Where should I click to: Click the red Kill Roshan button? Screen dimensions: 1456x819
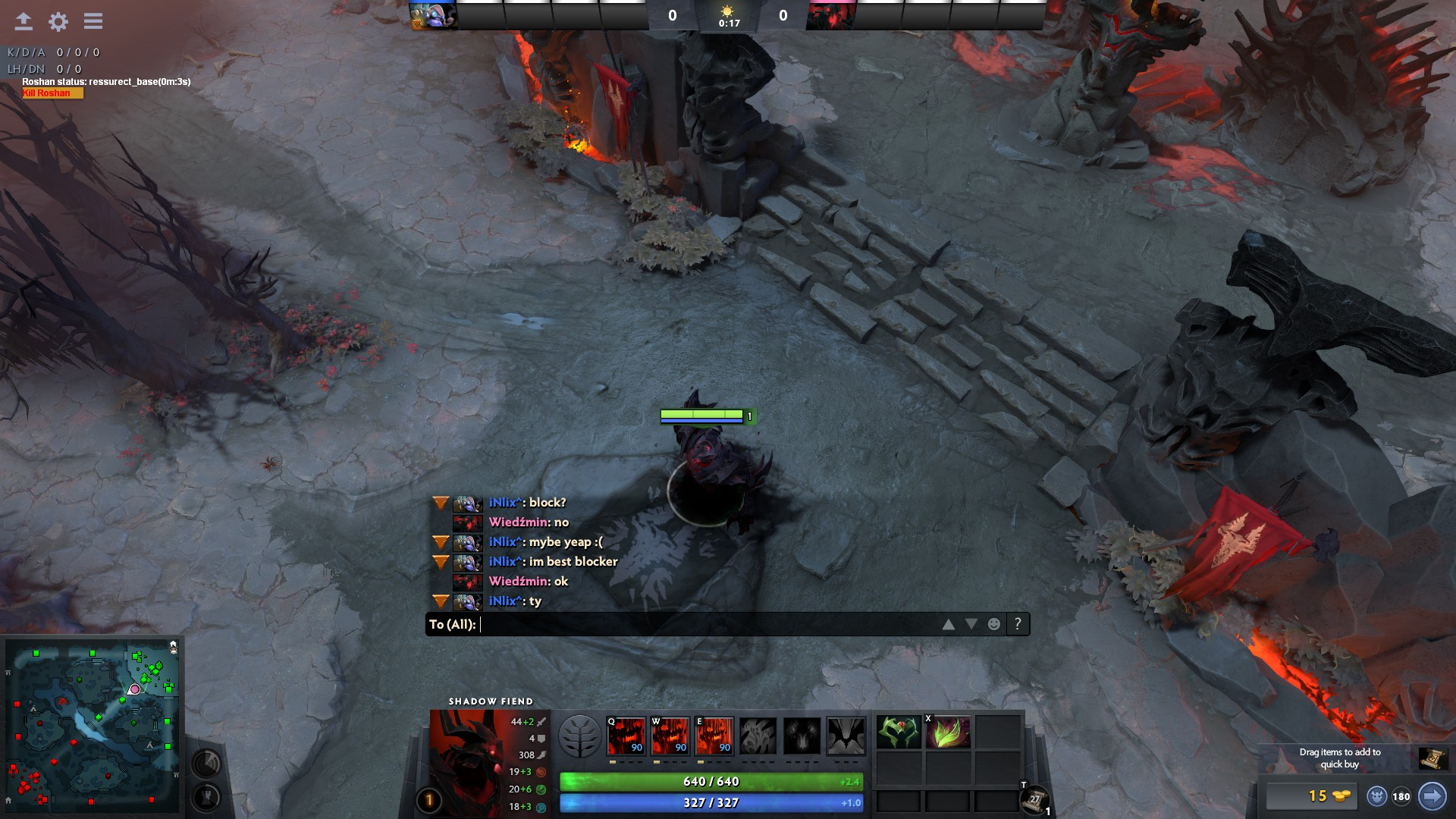tap(52, 93)
